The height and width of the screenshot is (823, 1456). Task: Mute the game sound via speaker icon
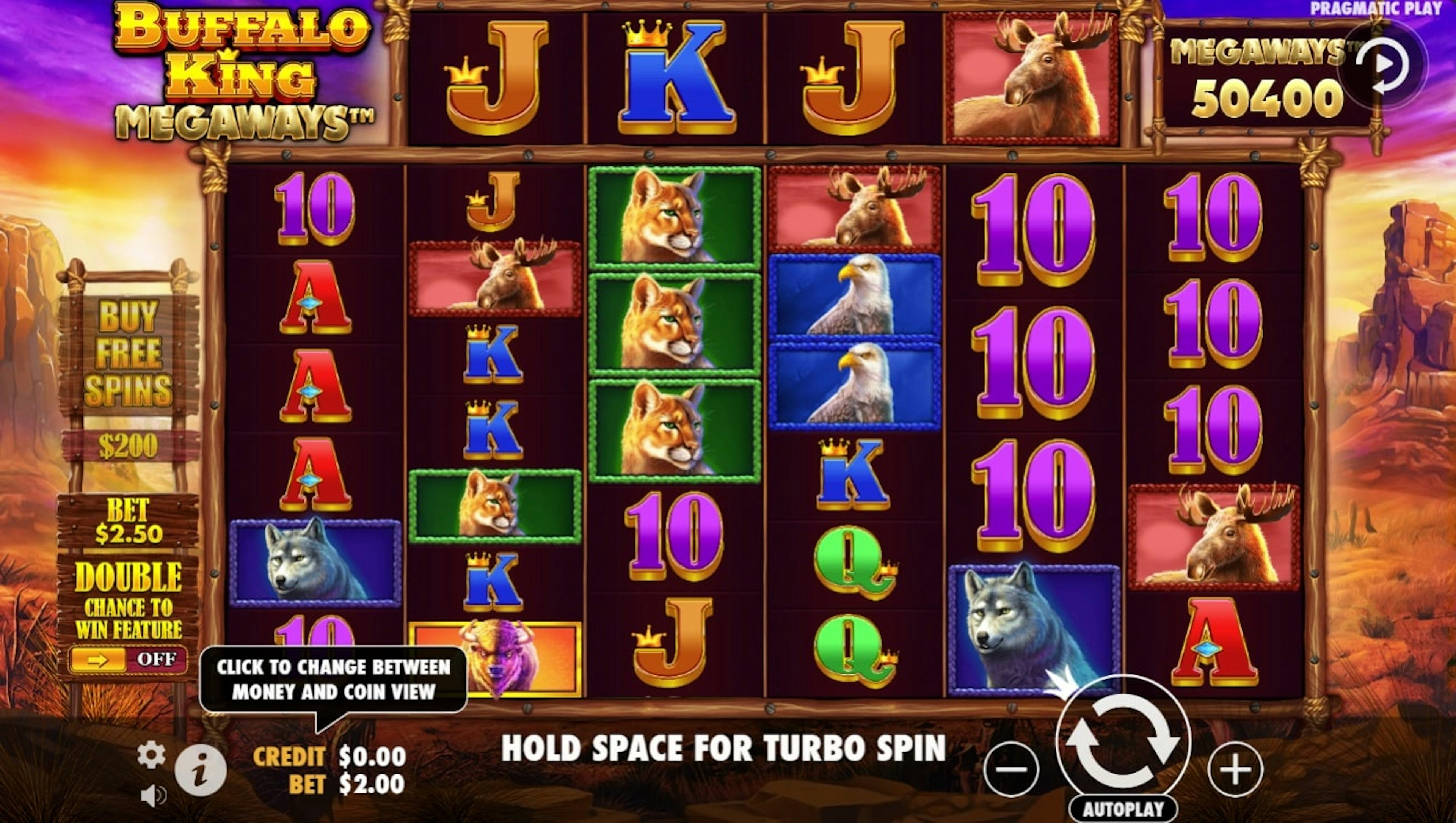152,796
